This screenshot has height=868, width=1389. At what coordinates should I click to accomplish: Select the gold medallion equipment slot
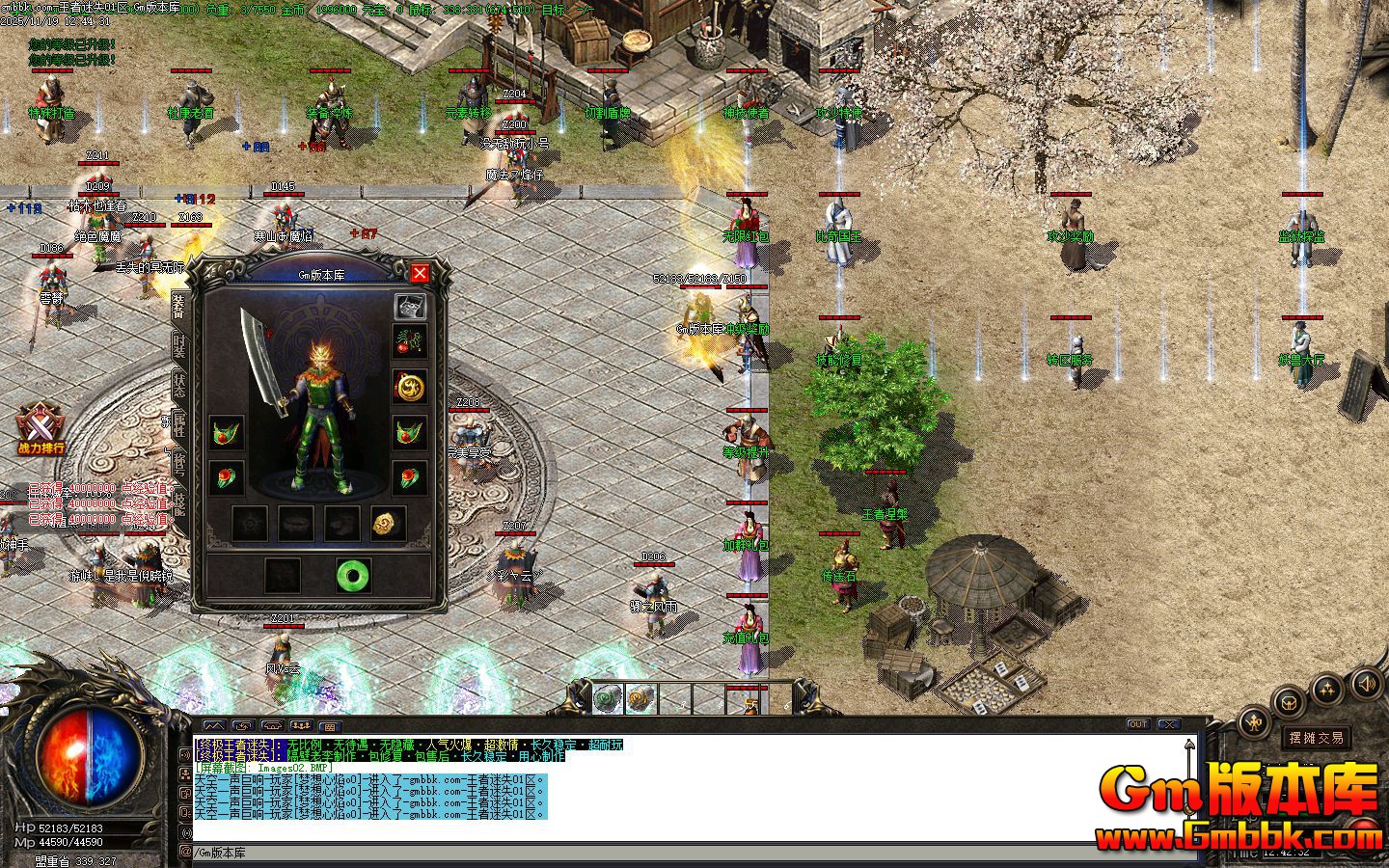tap(410, 387)
